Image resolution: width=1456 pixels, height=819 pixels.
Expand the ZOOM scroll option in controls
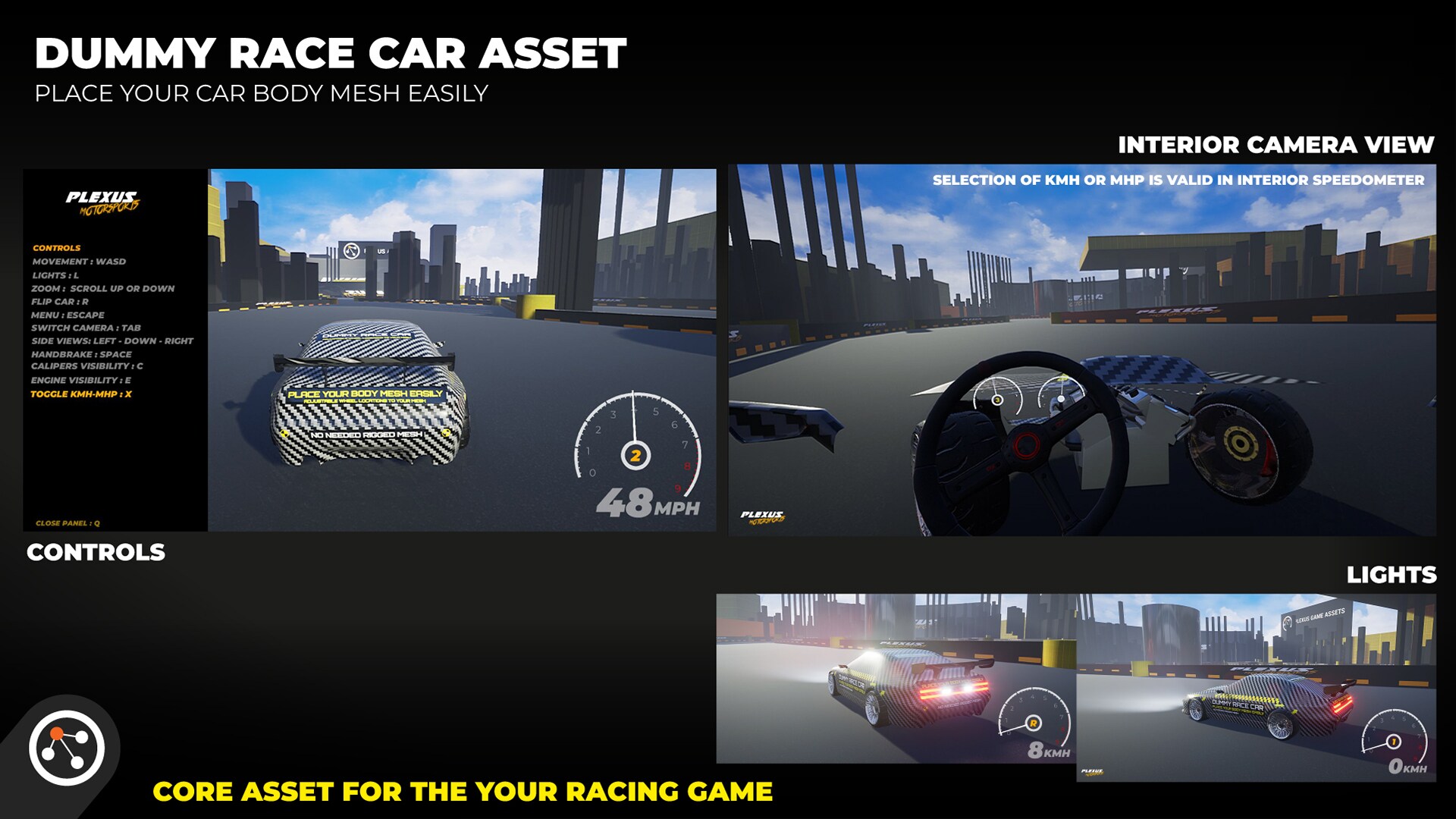coord(102,288)
